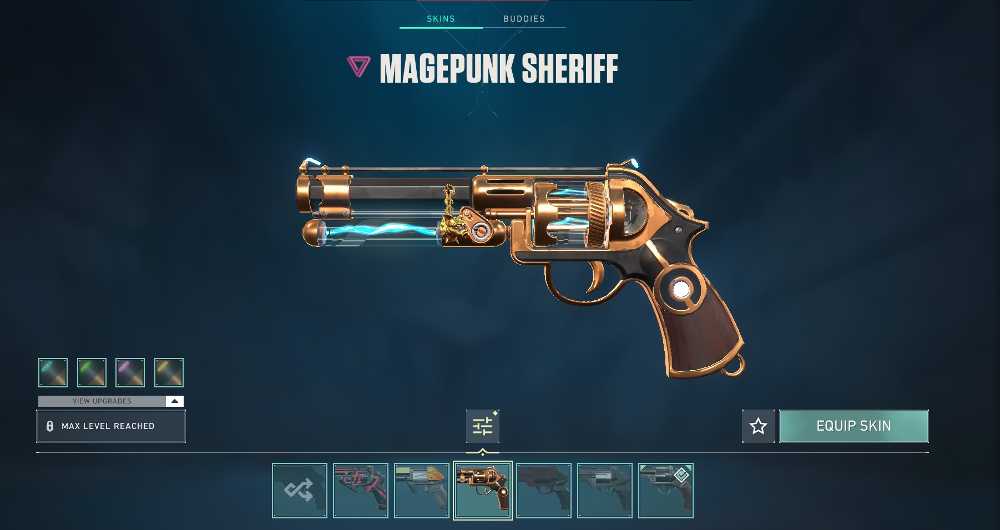Select the random skin shuffle tile
Screen dimensions: 1000x530
pos(299,490)
